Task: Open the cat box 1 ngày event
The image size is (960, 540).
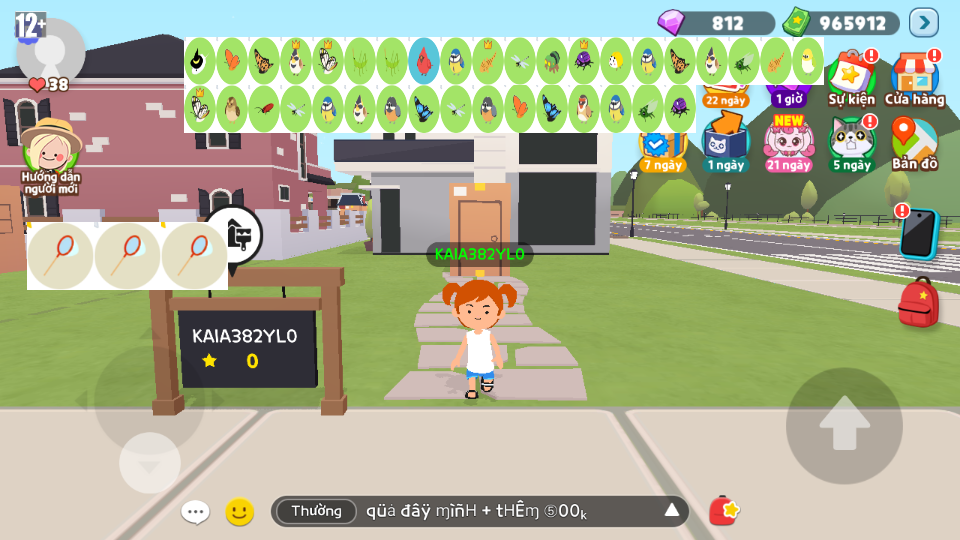Action: 725,143
